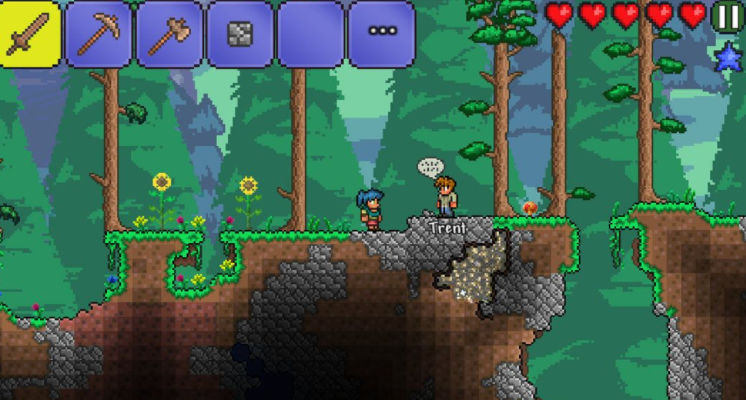Select the stone block hotbar slot

point(240,34)
